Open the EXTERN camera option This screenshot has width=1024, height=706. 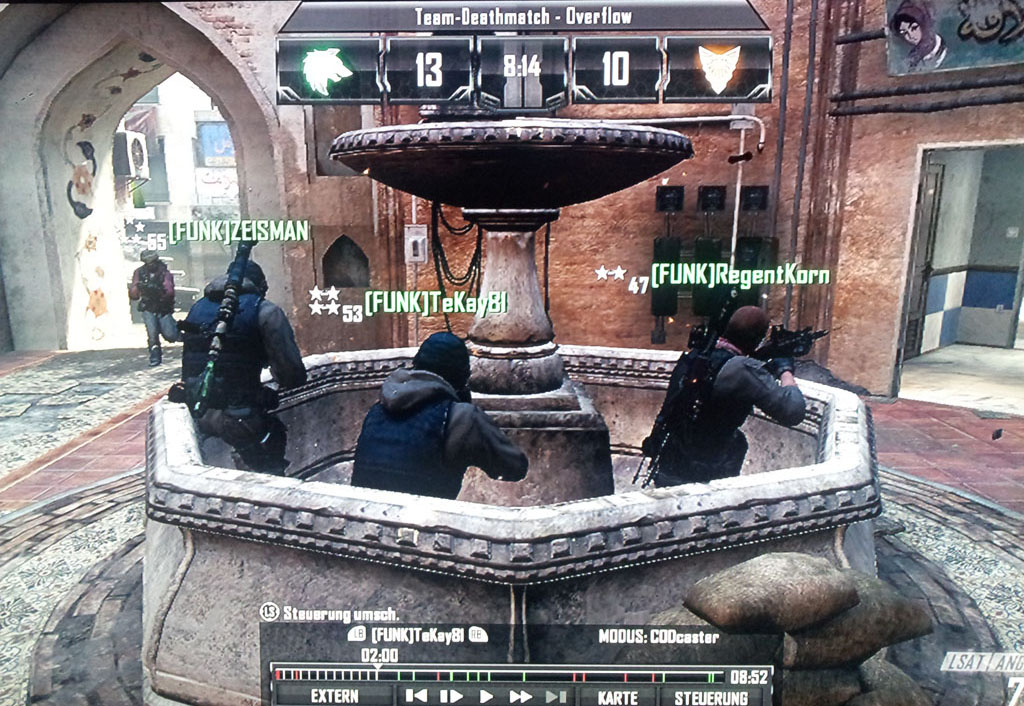(x=333, y=697)
